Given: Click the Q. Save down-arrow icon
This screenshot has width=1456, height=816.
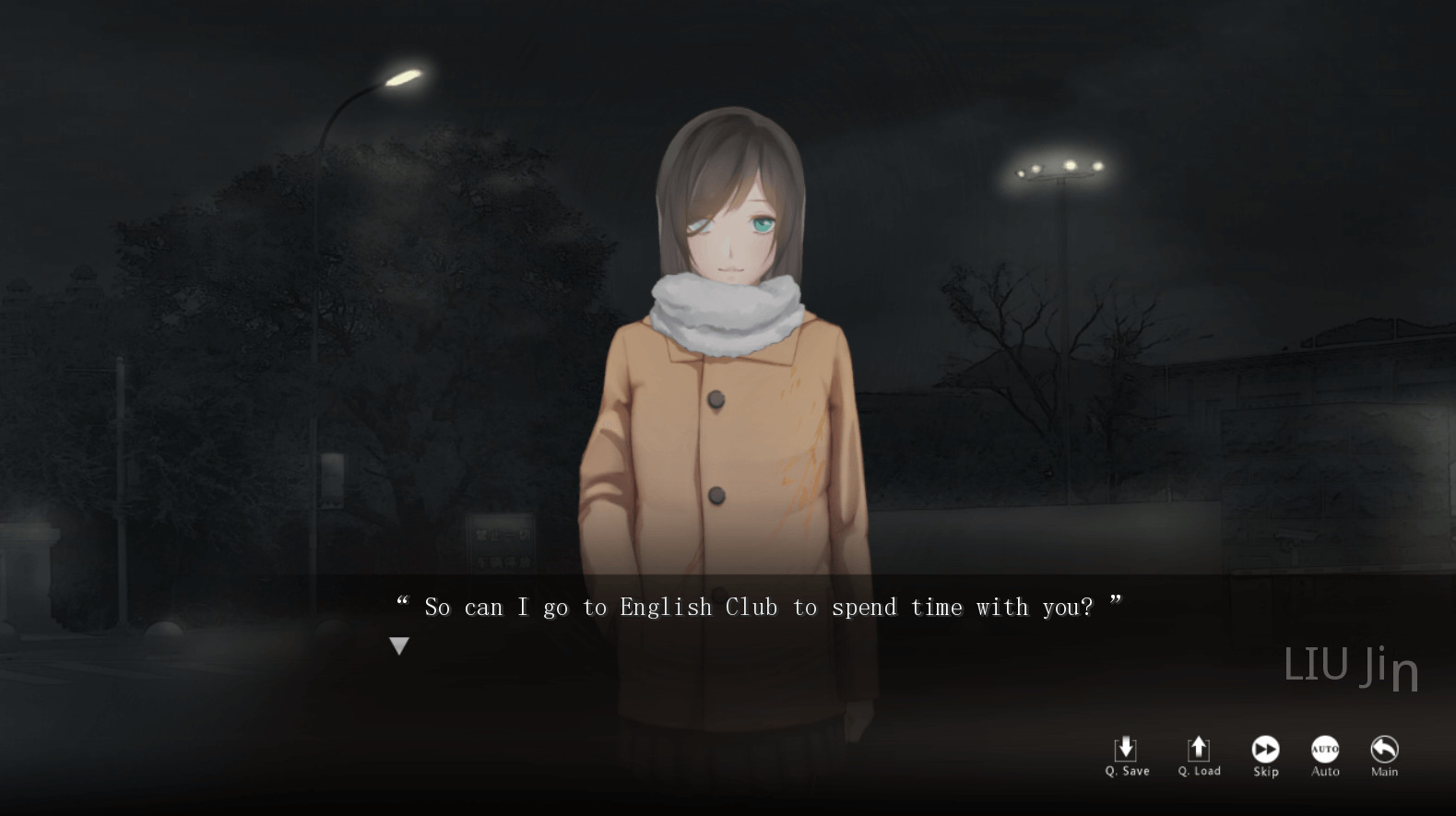Looking at the screenshot, I should (x=1126, y=747).
